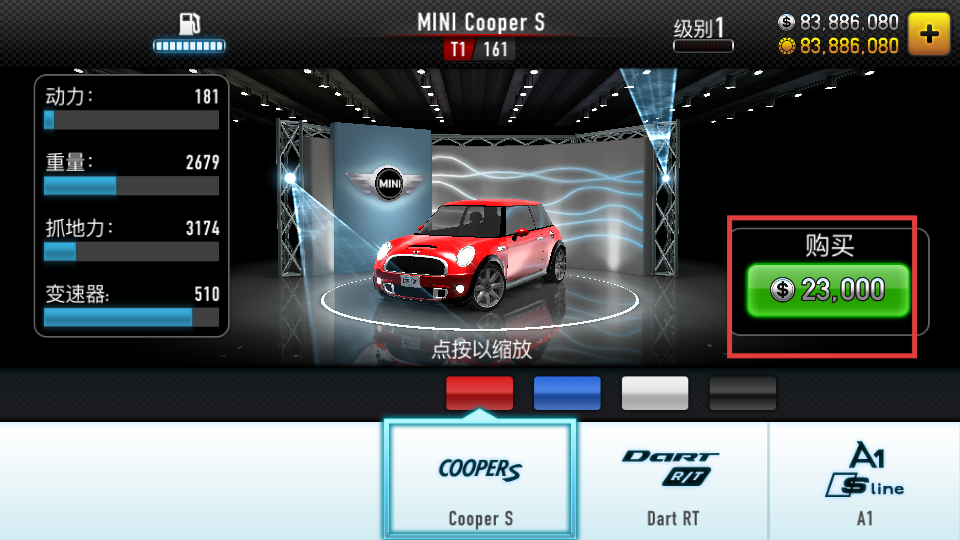
Task: Choose the white paint color swatch
Action: 655,393
